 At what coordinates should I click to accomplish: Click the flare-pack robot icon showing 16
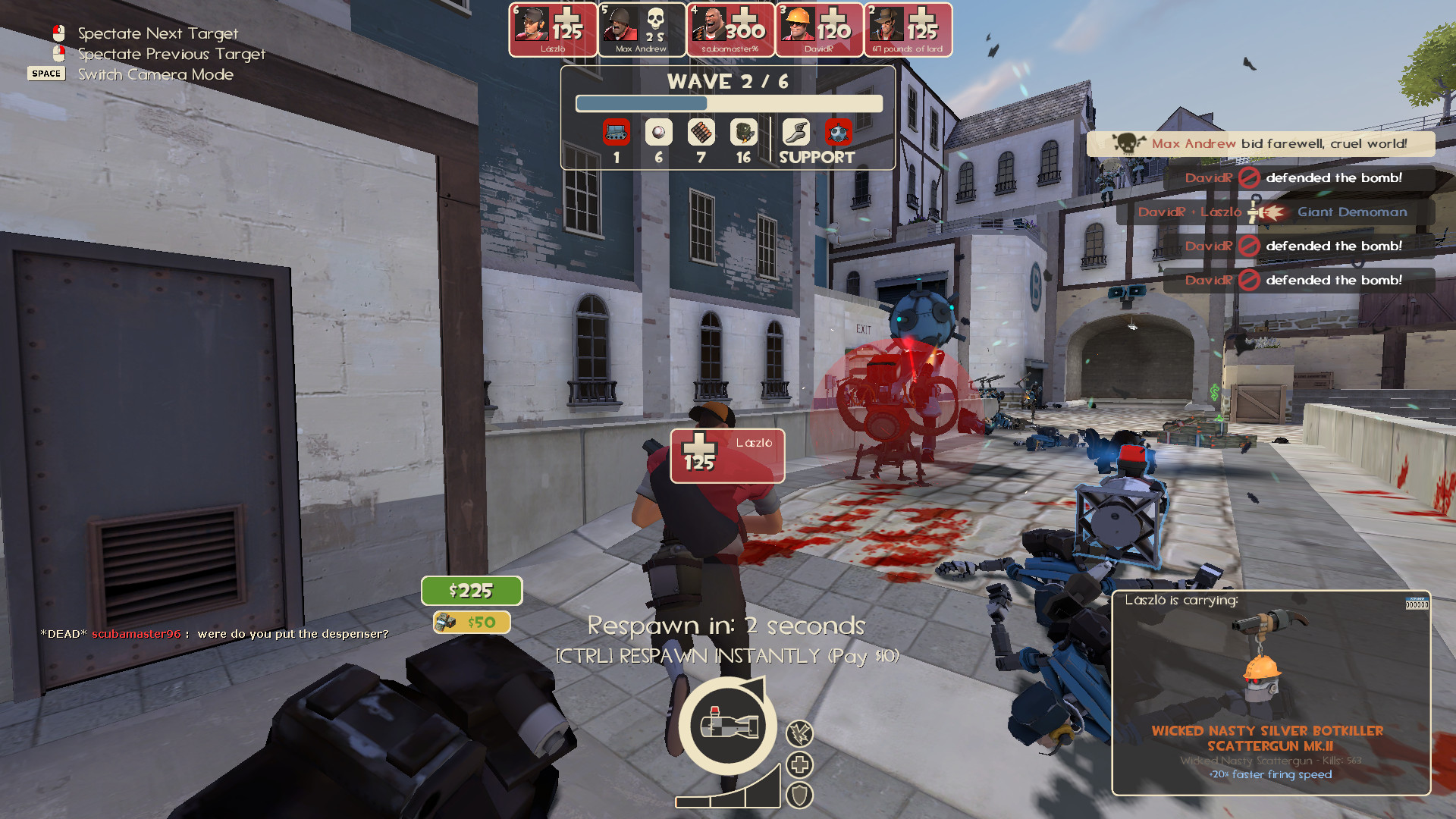click(x=742, y=132)
